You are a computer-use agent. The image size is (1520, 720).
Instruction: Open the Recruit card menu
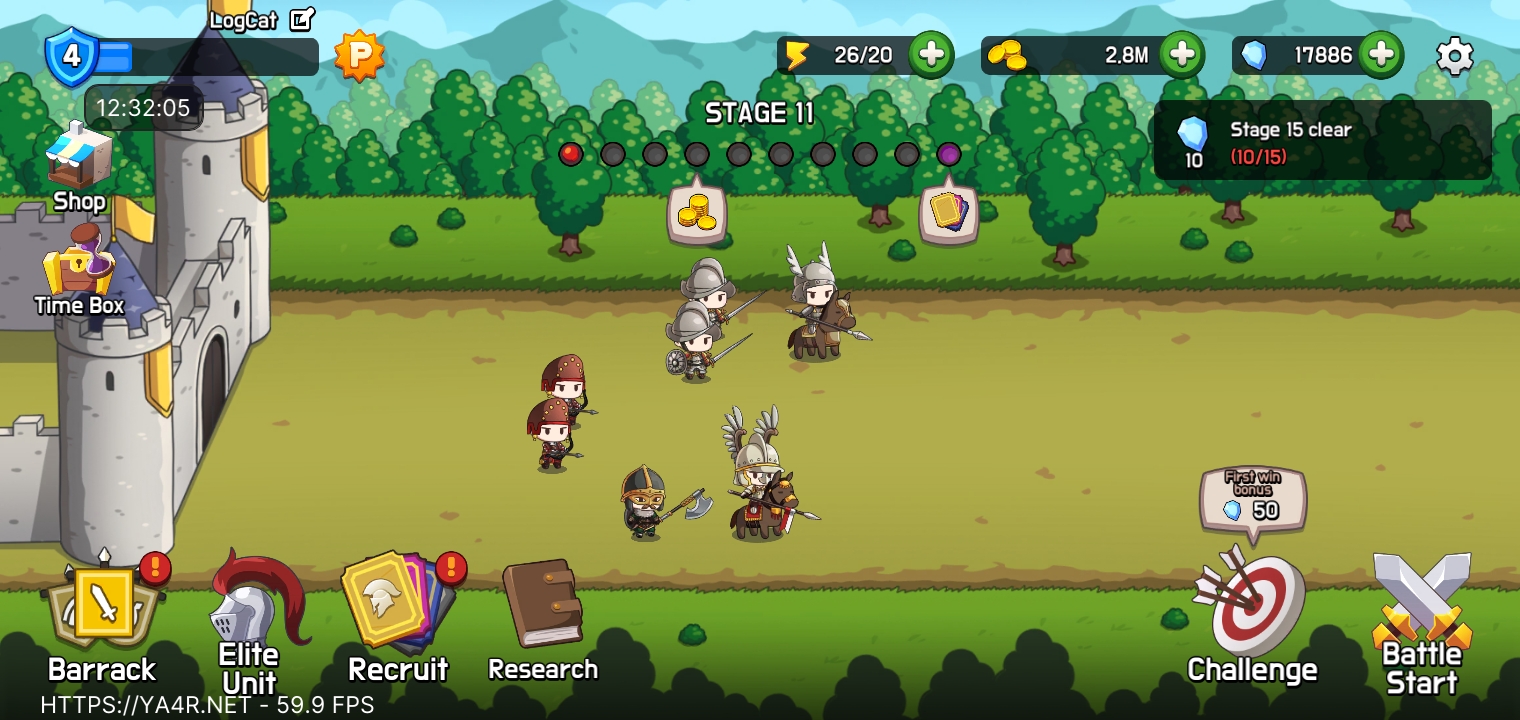(x=397, y=612)
